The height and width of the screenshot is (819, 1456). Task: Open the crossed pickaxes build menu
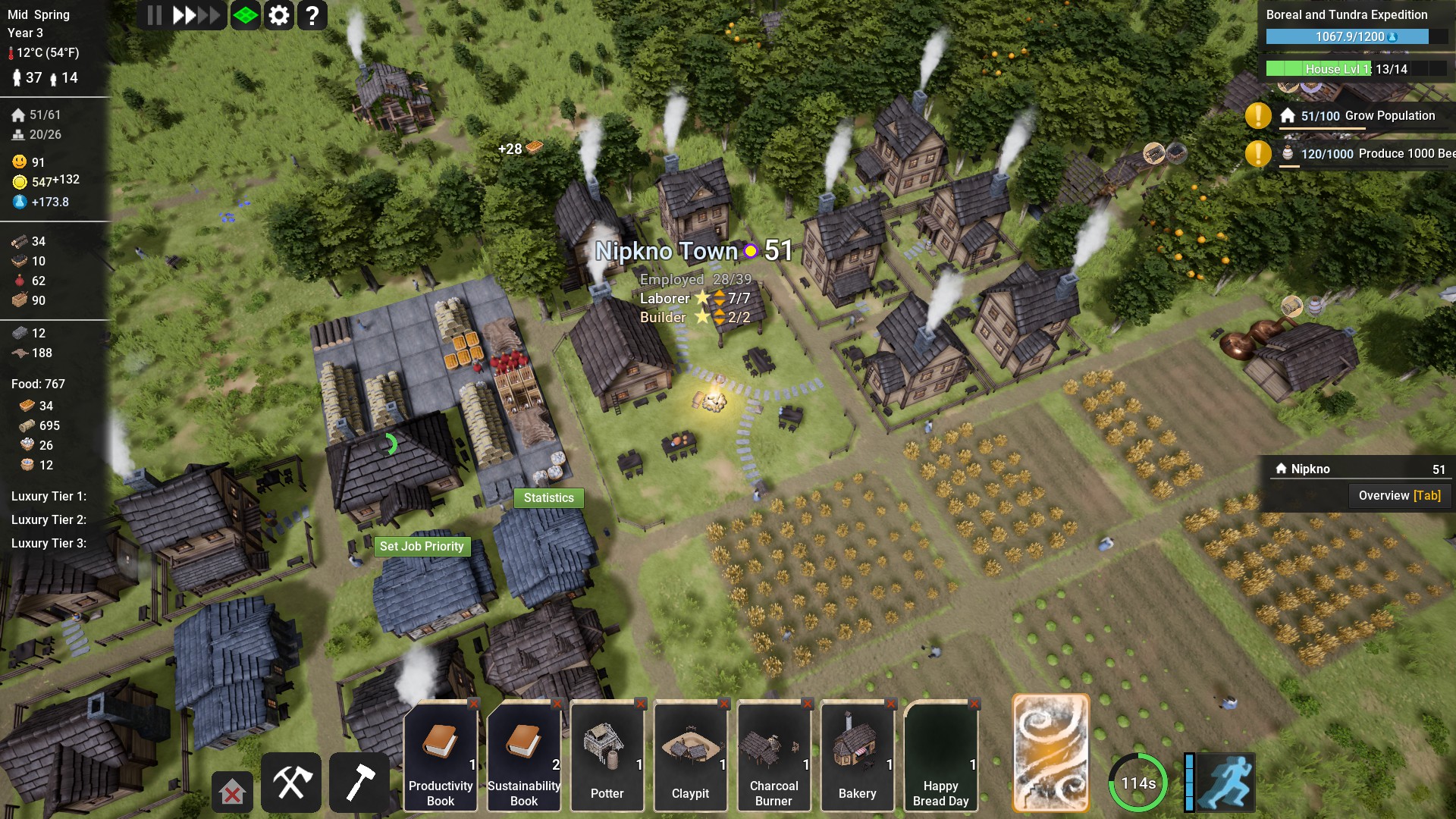point(291,782)
